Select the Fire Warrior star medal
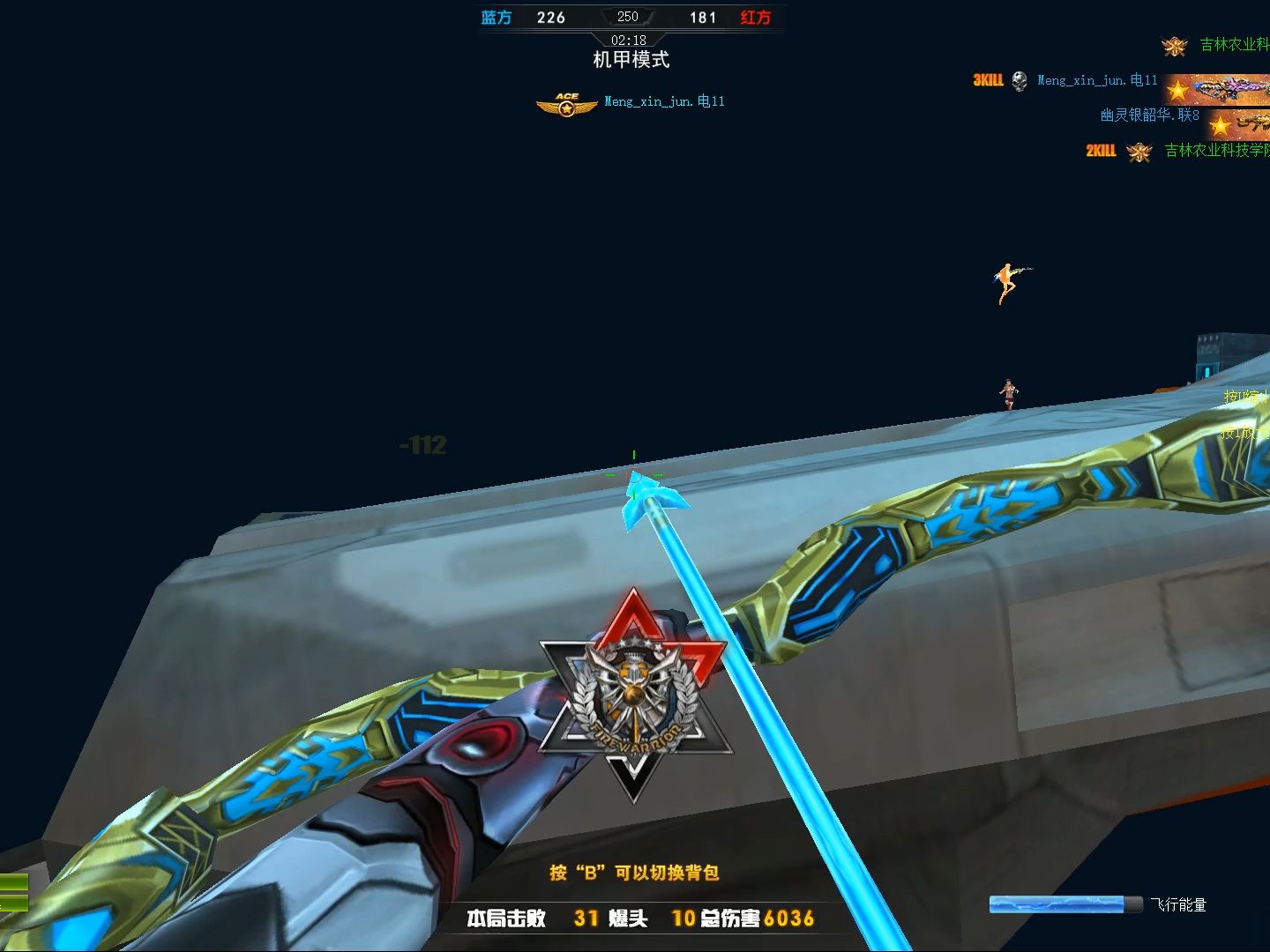 coord(634,695)
